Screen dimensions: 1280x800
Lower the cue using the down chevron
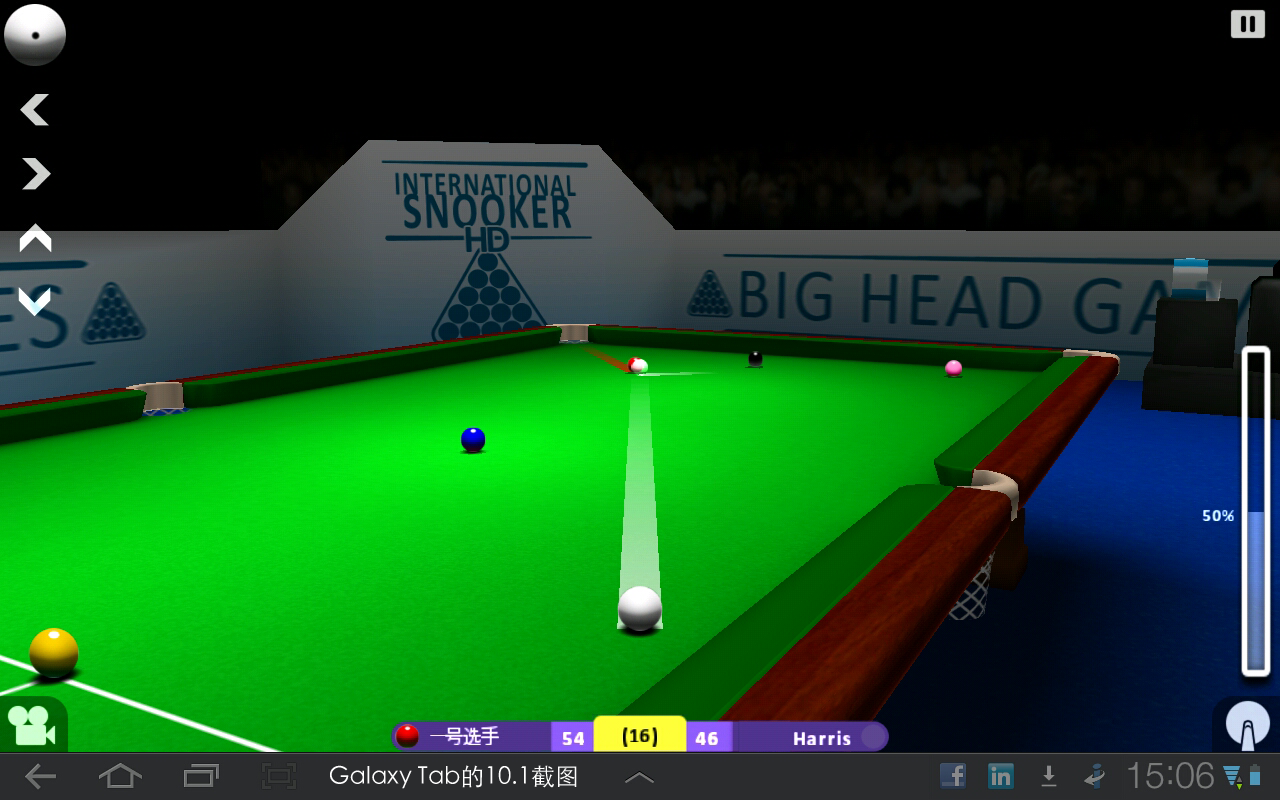click(x=35, y=300)
